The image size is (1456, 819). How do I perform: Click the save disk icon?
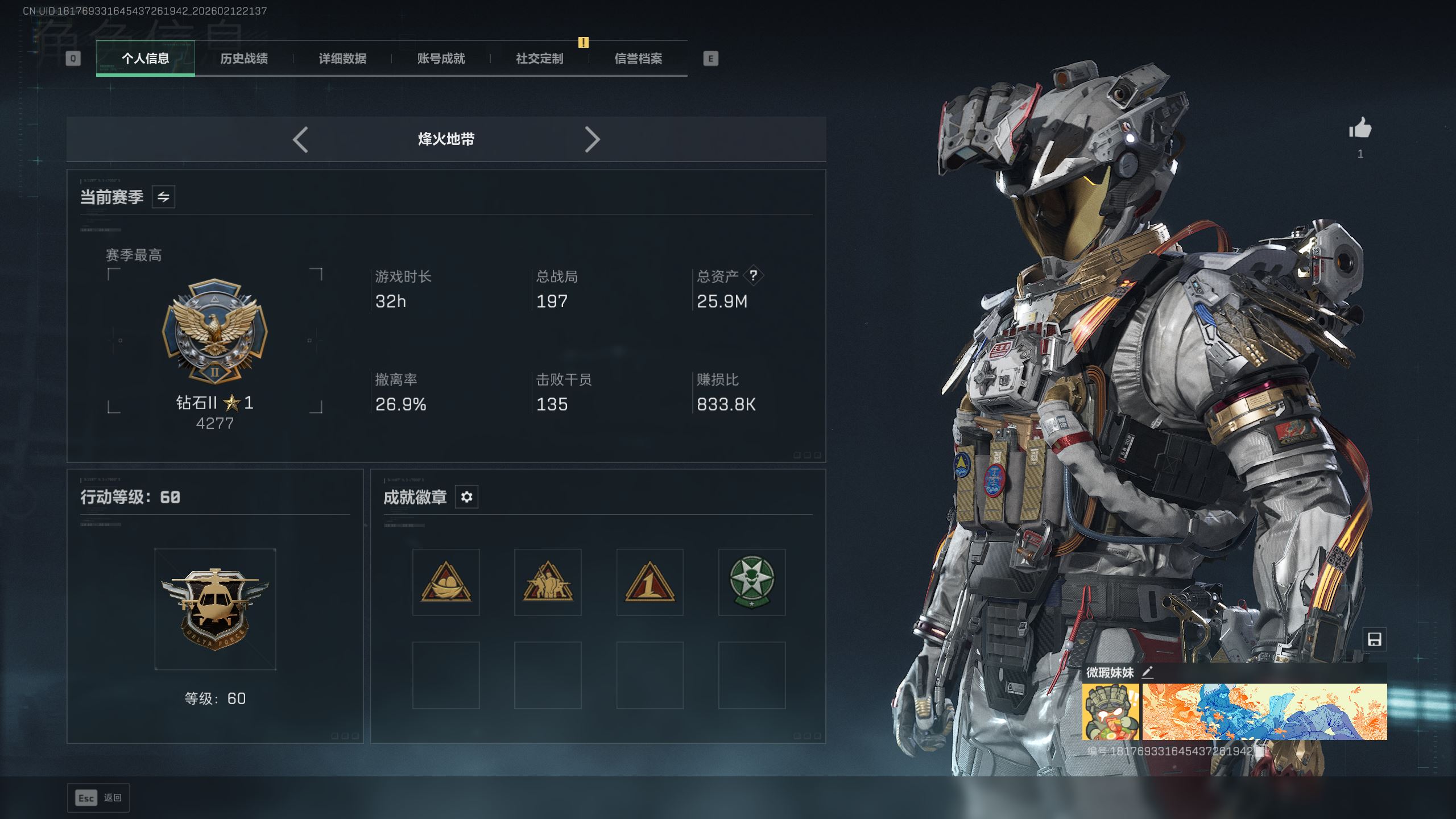[1374, 639]
